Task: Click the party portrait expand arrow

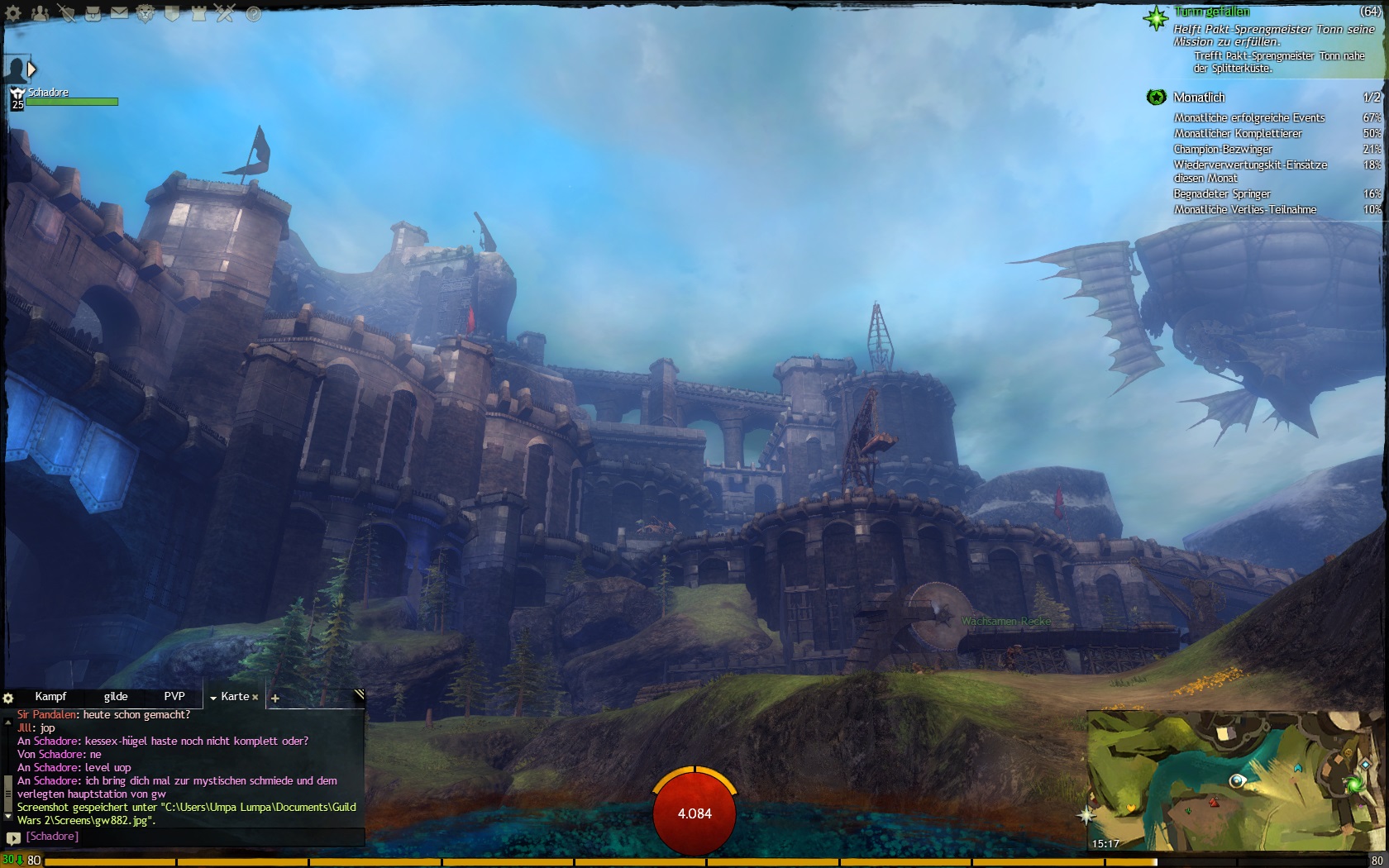Action: (31, 69)
